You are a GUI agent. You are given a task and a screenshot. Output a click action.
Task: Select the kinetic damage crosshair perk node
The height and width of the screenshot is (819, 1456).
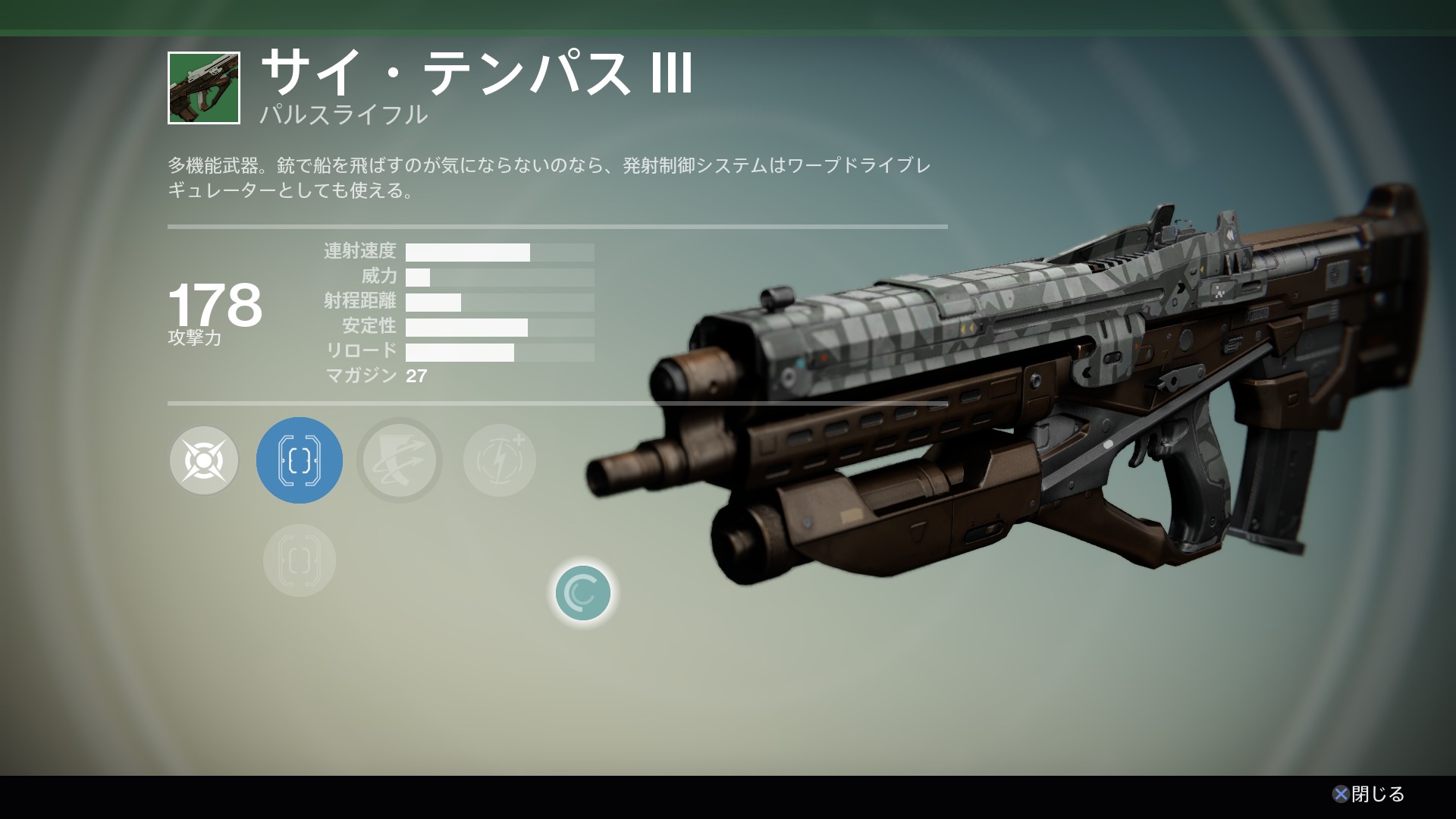pyautogui.click(x=204, y=460)
